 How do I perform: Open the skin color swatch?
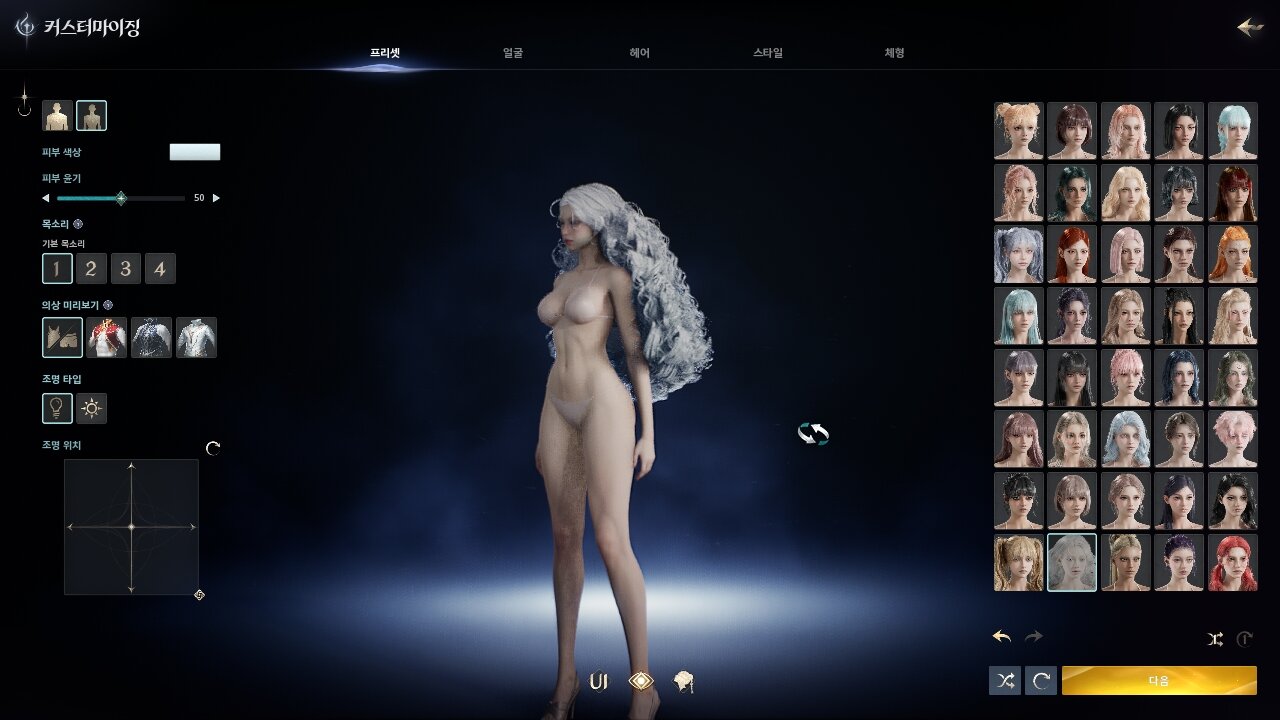[x=195, y=152]
